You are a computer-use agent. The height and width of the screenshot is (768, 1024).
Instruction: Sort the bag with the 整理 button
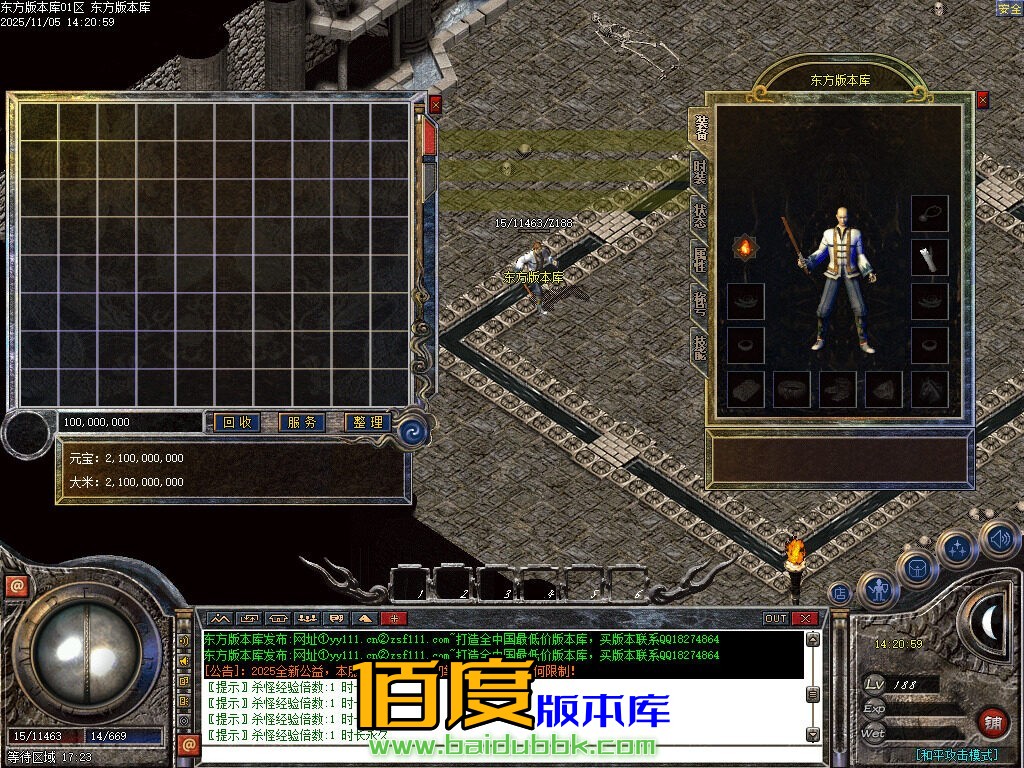(x=367, y=423)
